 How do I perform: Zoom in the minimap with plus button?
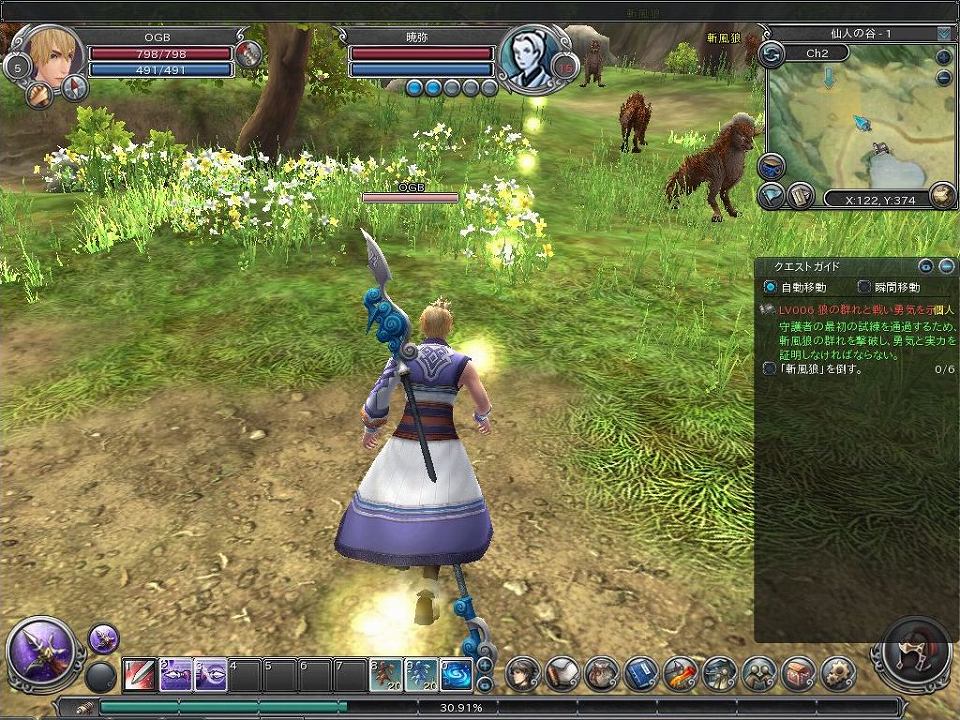coord(944,56)
